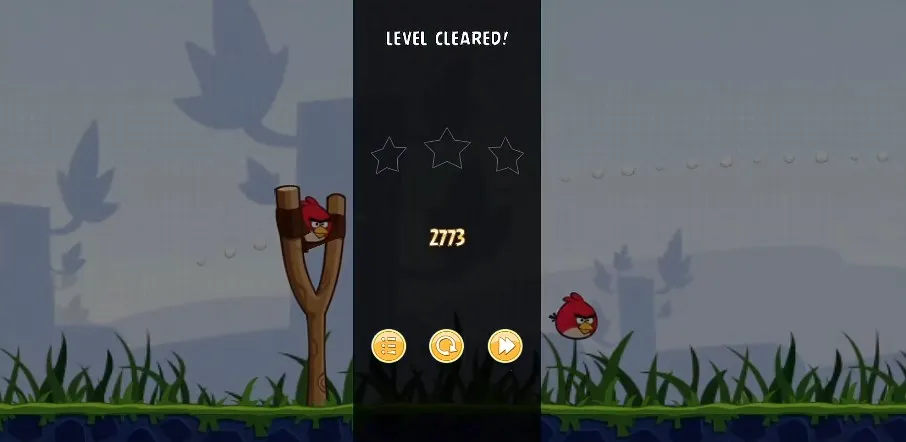Advance to the next level
906x442 pixels.
pyautogui.click(x=505, y=346)
